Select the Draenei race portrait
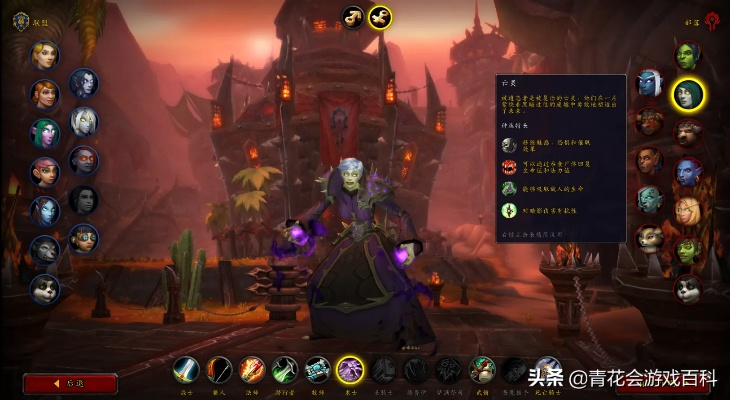Image resolution: width=730 pixels, height=400 pixels. pos(45,211)
